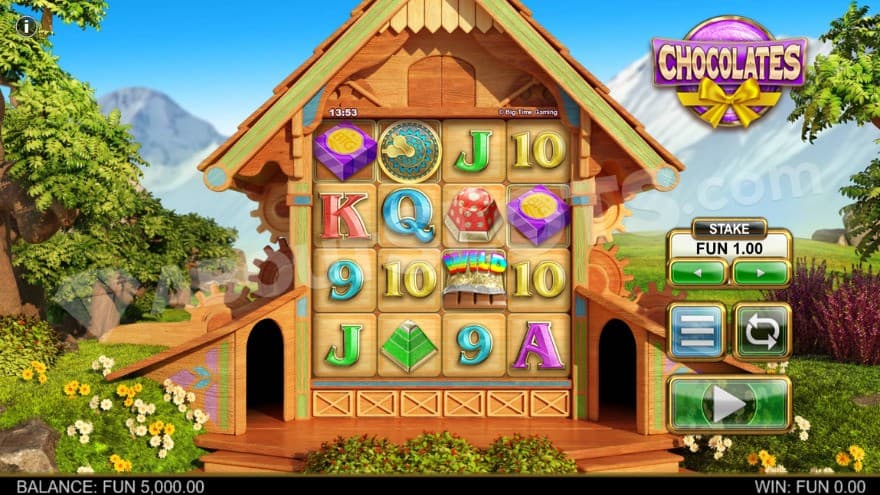Screen dimensions: 880x495
Task: Increase the stake with right arrow
Action: click(760, 272)
